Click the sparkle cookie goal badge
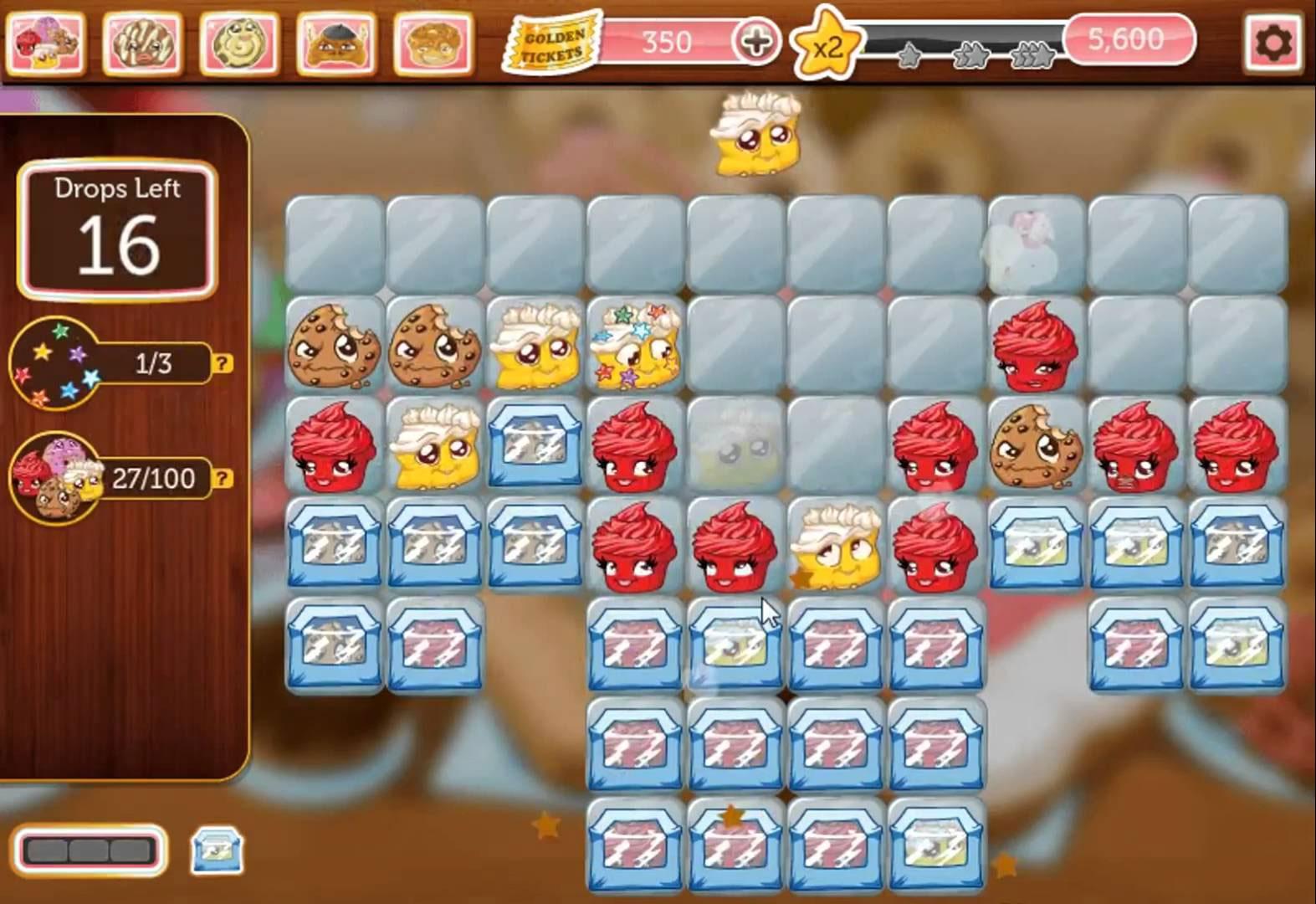The image size is (1316, 904). tap(54, 363)
